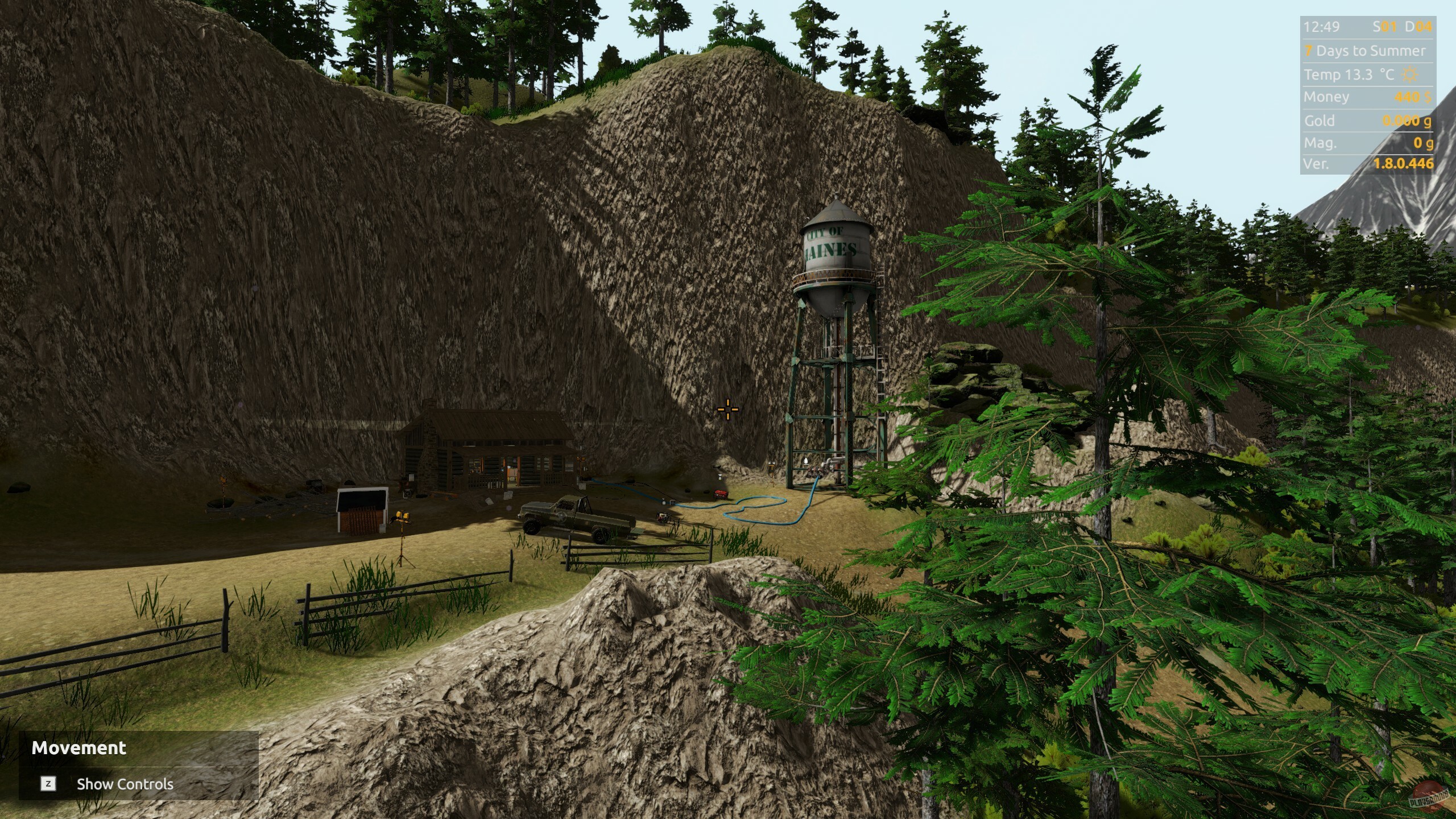Expand the version row showing 1.8.0.446
Viewport: 1456px width, 819px height.
click(1404, 163)
